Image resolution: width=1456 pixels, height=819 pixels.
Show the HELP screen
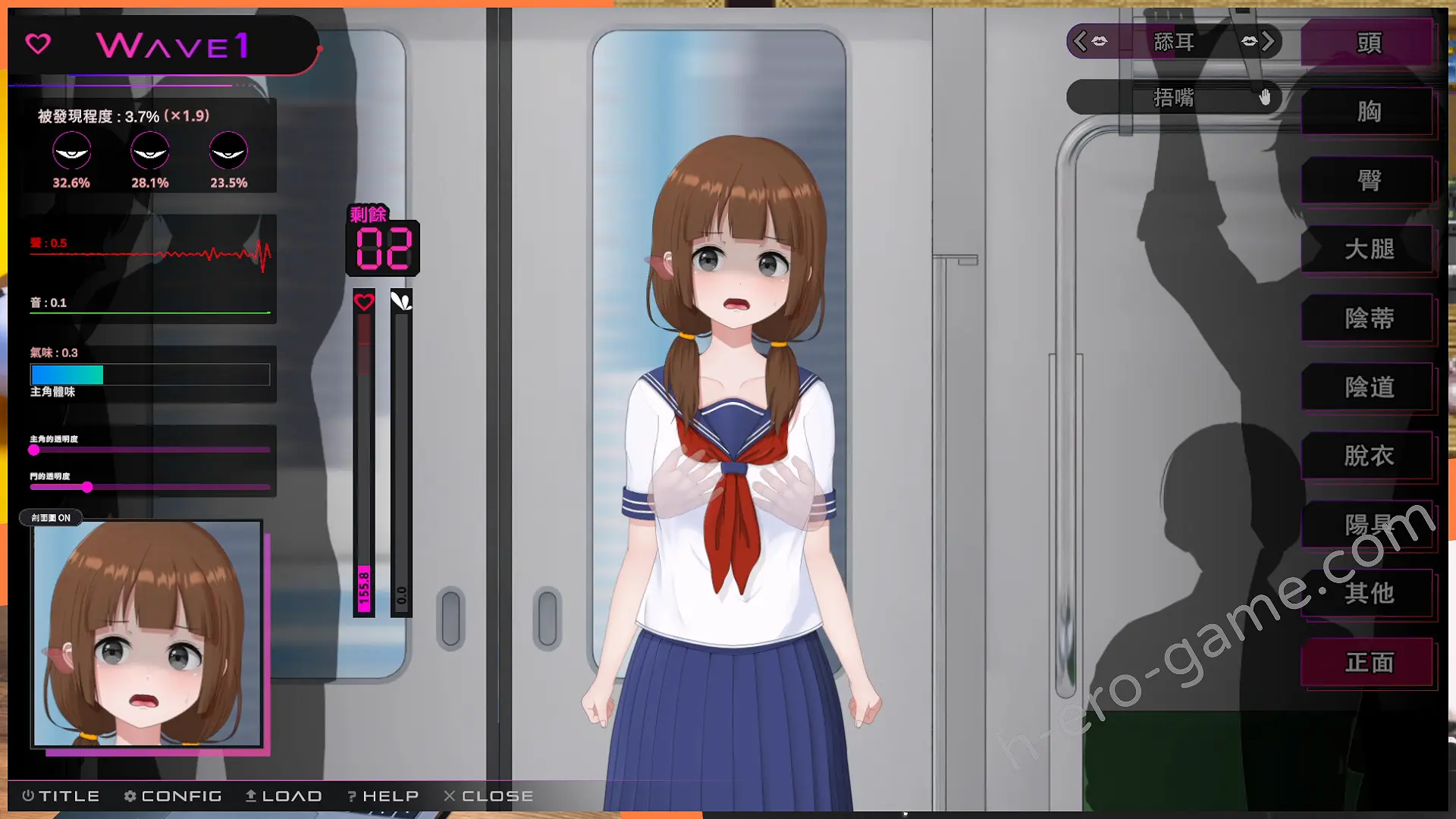coord(383,795)
